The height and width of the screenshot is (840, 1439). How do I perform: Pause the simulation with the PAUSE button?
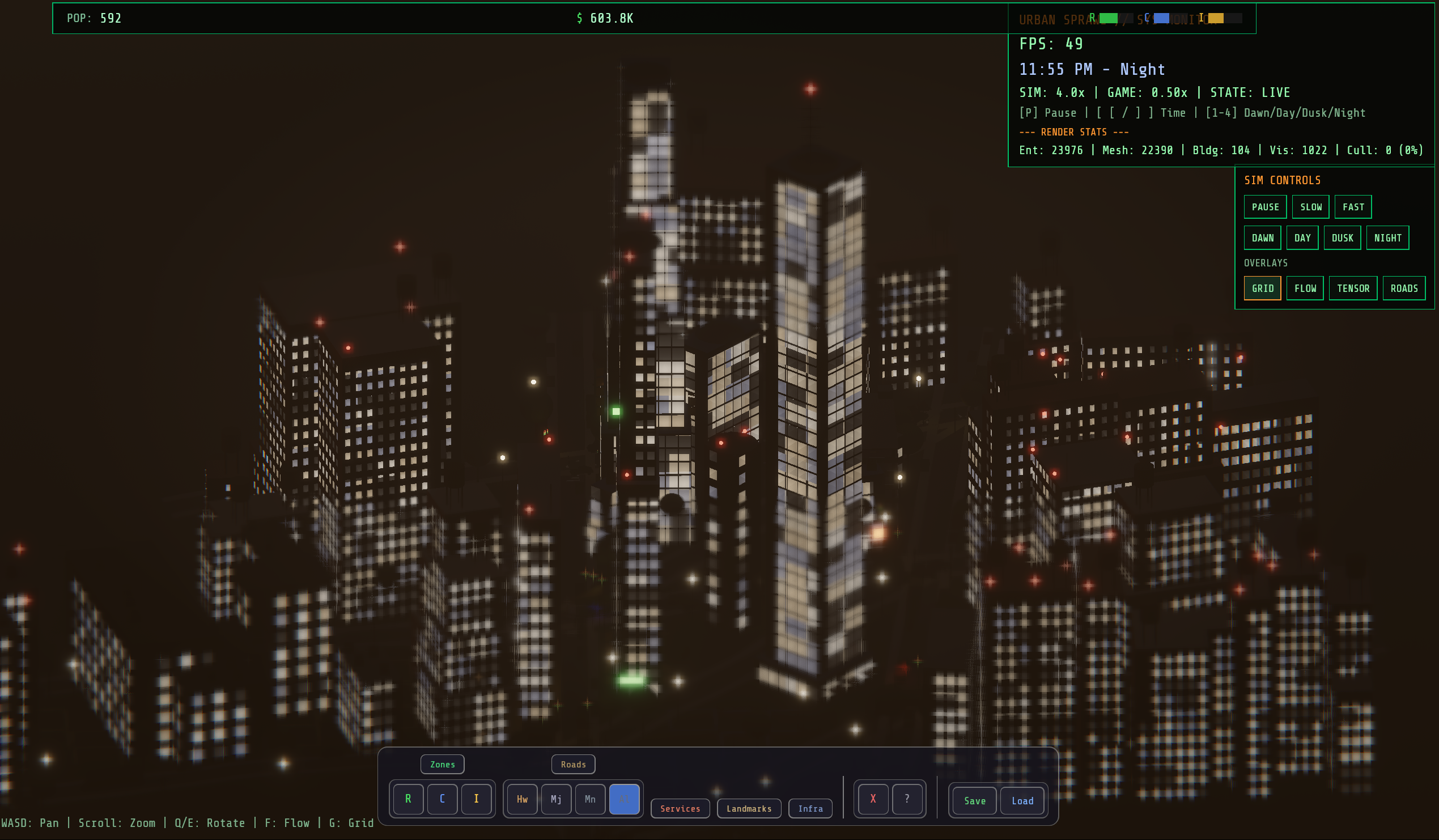coord(1265,207)
